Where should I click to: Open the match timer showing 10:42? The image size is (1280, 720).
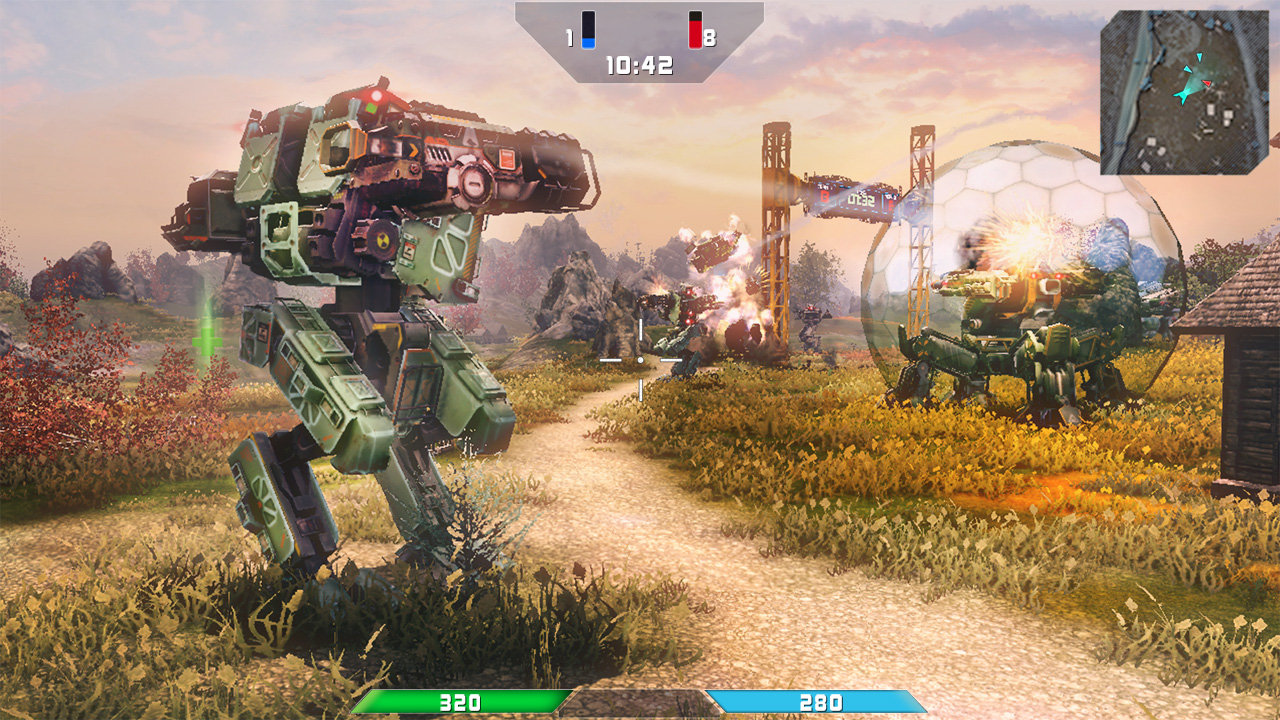638,64
